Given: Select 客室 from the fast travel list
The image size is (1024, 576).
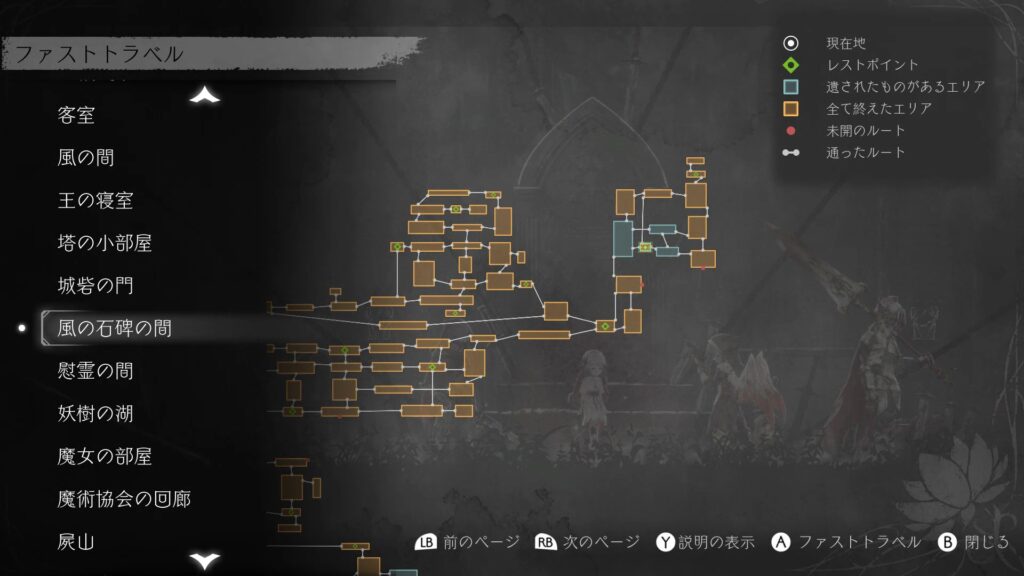Looking at the screenshot, I should tap(77, 115).
